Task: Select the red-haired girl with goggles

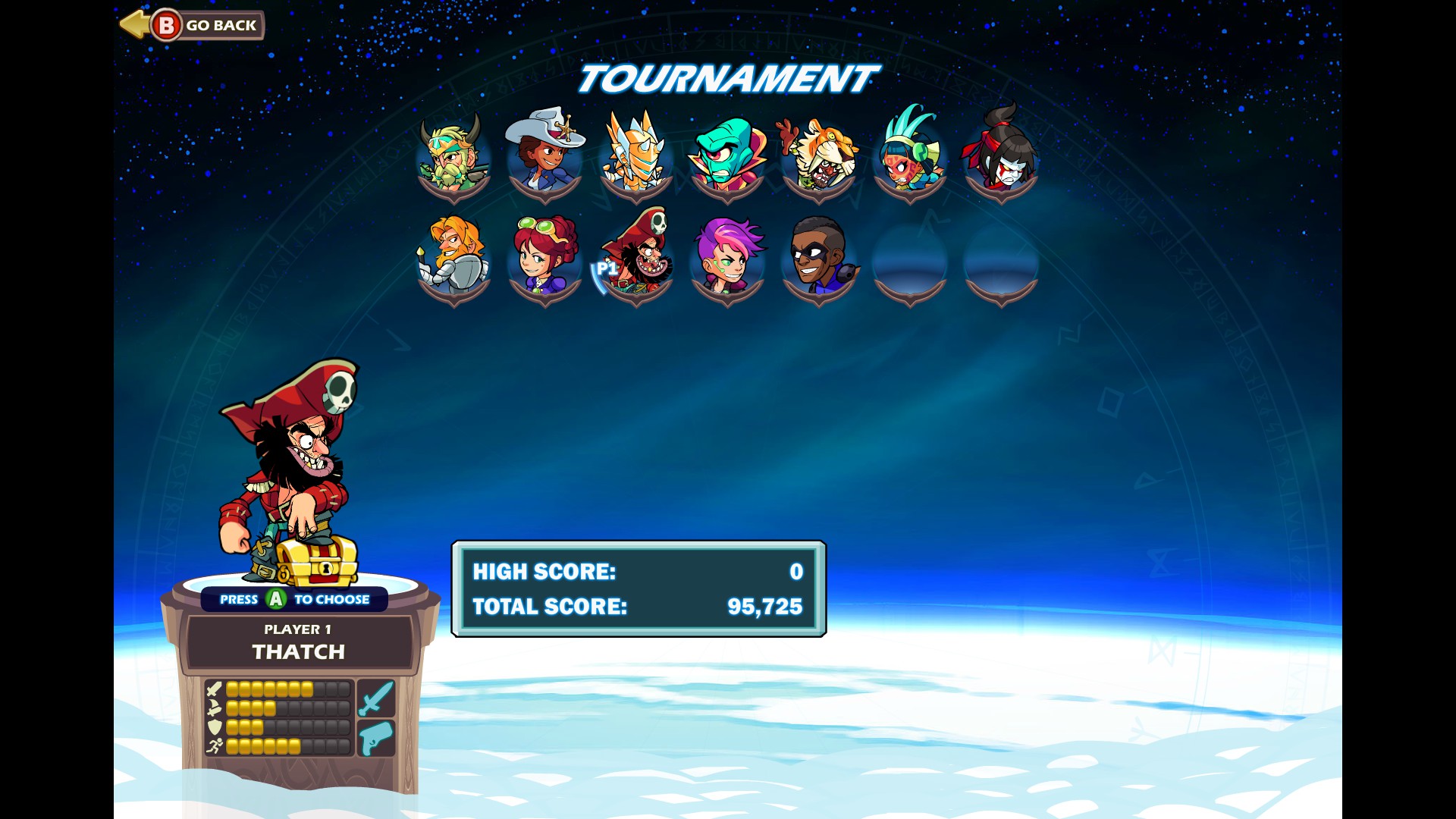Action: (x=544, y=259)
